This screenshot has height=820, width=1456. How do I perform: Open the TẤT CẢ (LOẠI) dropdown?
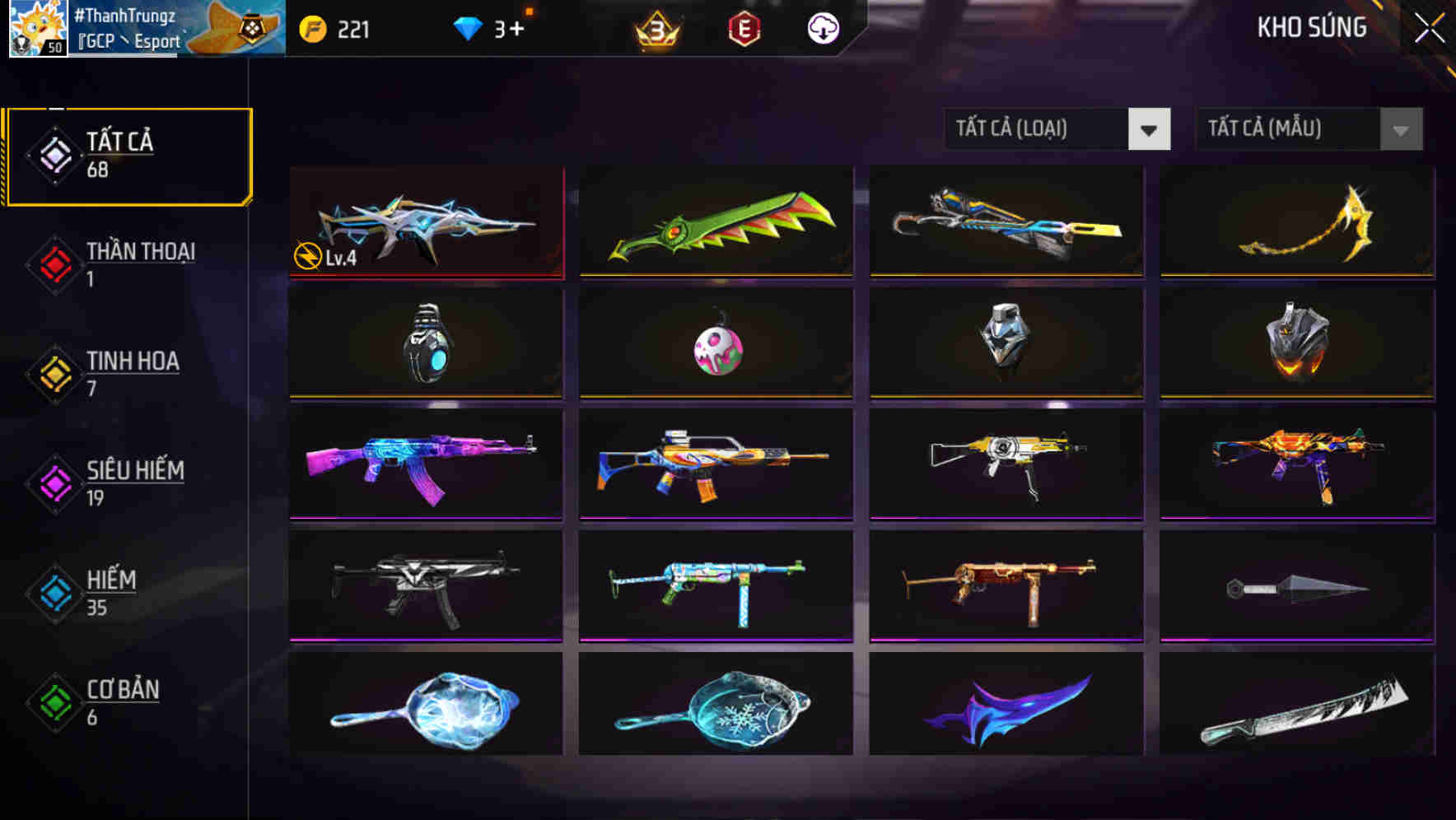pos(1046,129)
